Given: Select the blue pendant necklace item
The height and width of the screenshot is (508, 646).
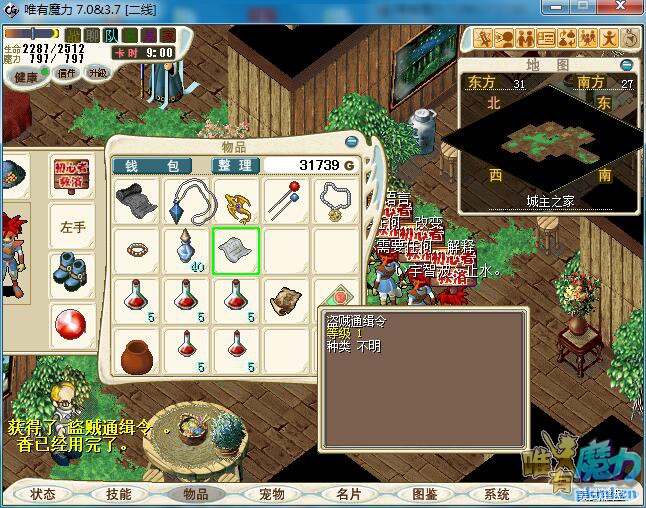Looking at the screenshot, I should [186, 201].
